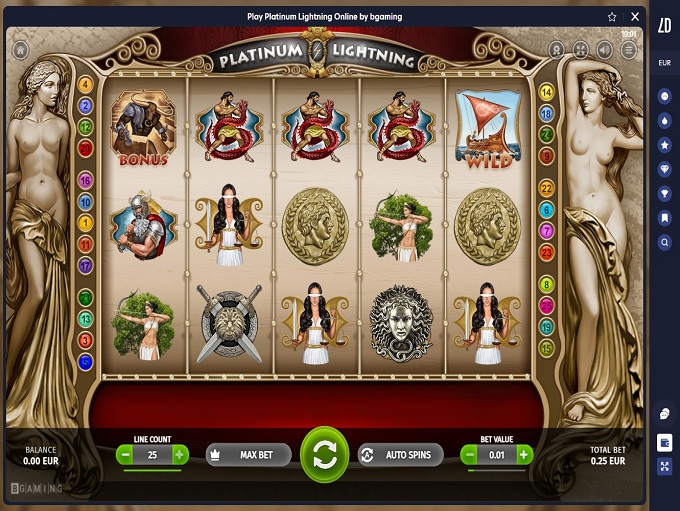The width and height of the screenshot is (680, 511).
Task: Select payline number 14 marker
Action: (x=546, y=92)
